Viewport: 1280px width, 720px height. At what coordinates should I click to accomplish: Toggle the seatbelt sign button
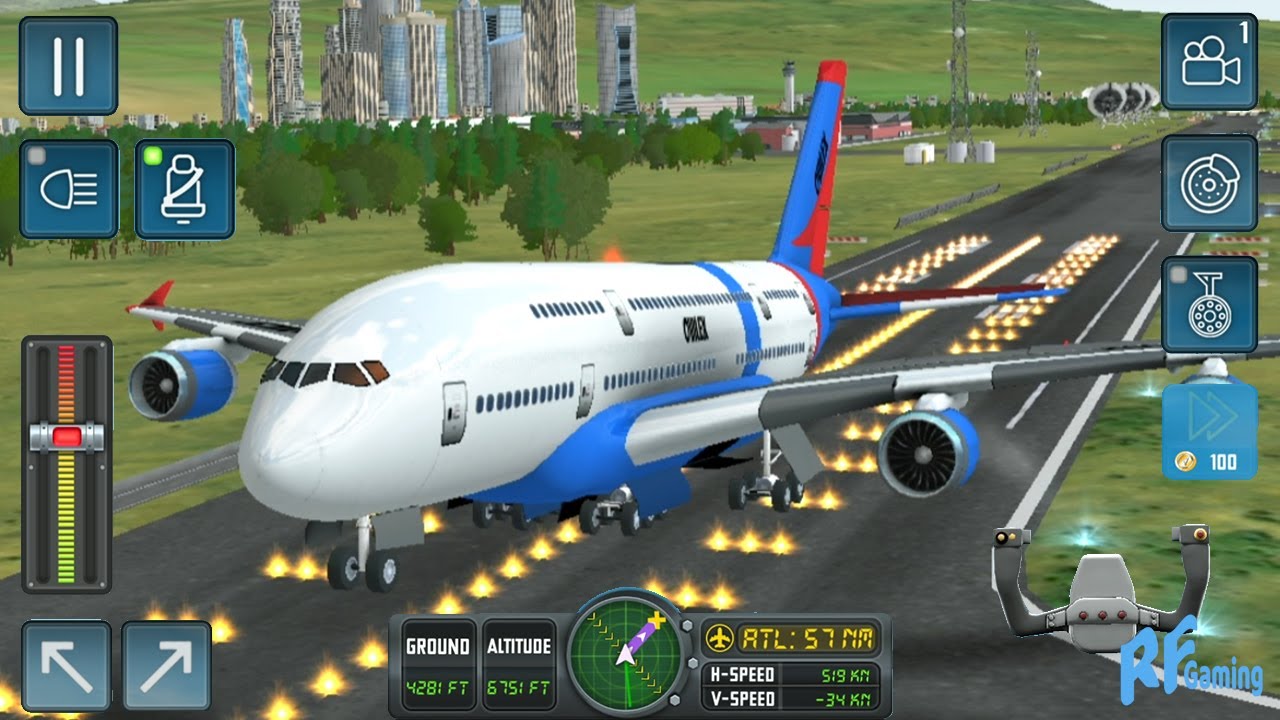click(x=185, y=189)
